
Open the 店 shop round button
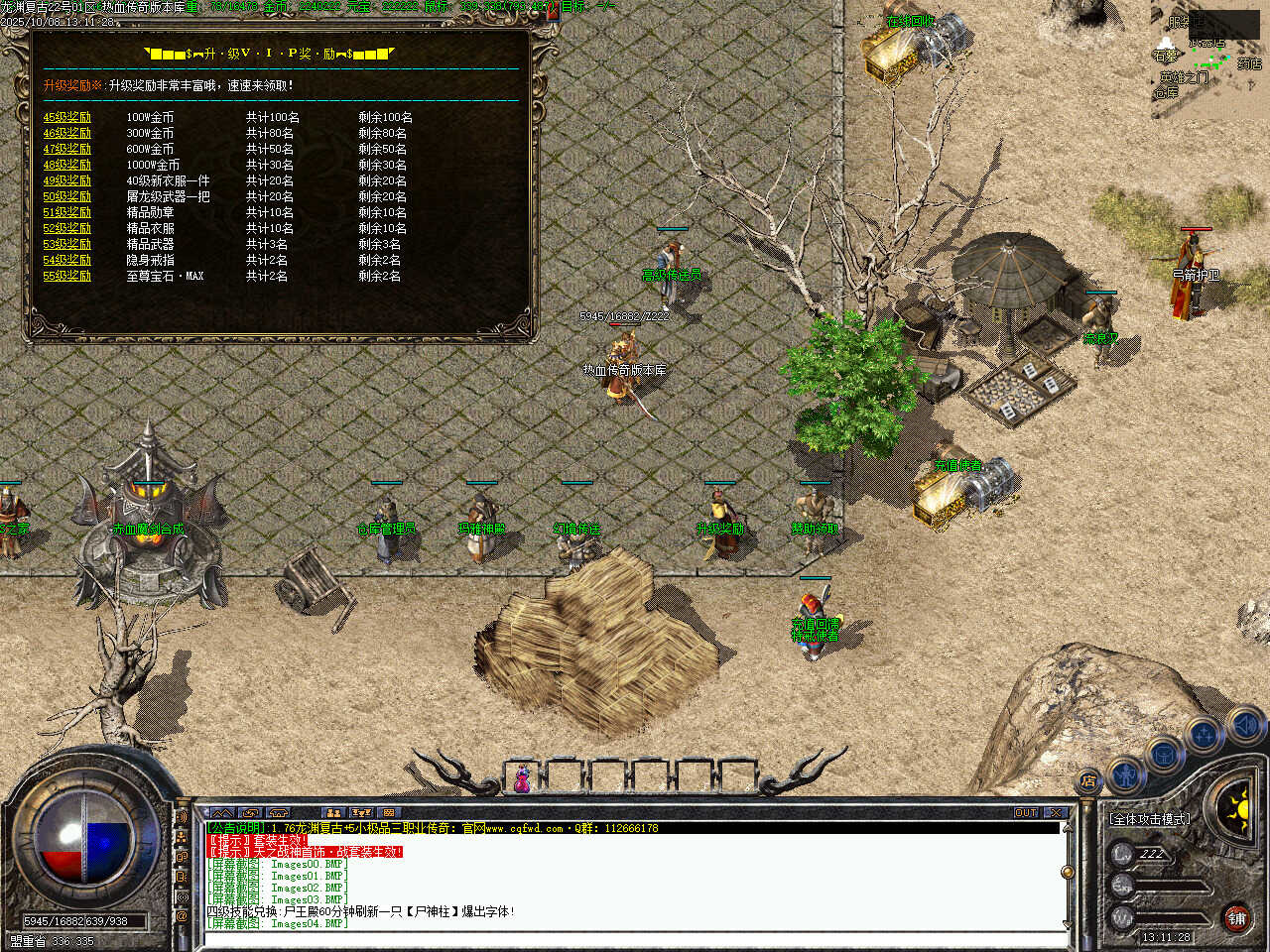coord(1089,780)
